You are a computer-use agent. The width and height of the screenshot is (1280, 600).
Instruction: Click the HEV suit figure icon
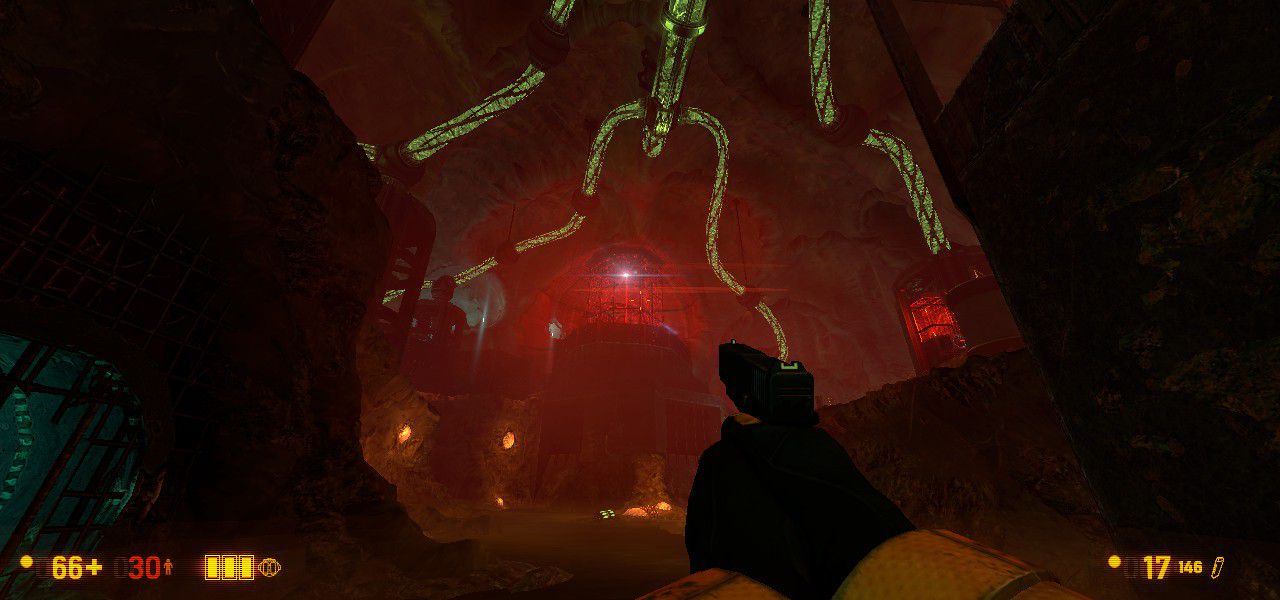tap(168, 568)
